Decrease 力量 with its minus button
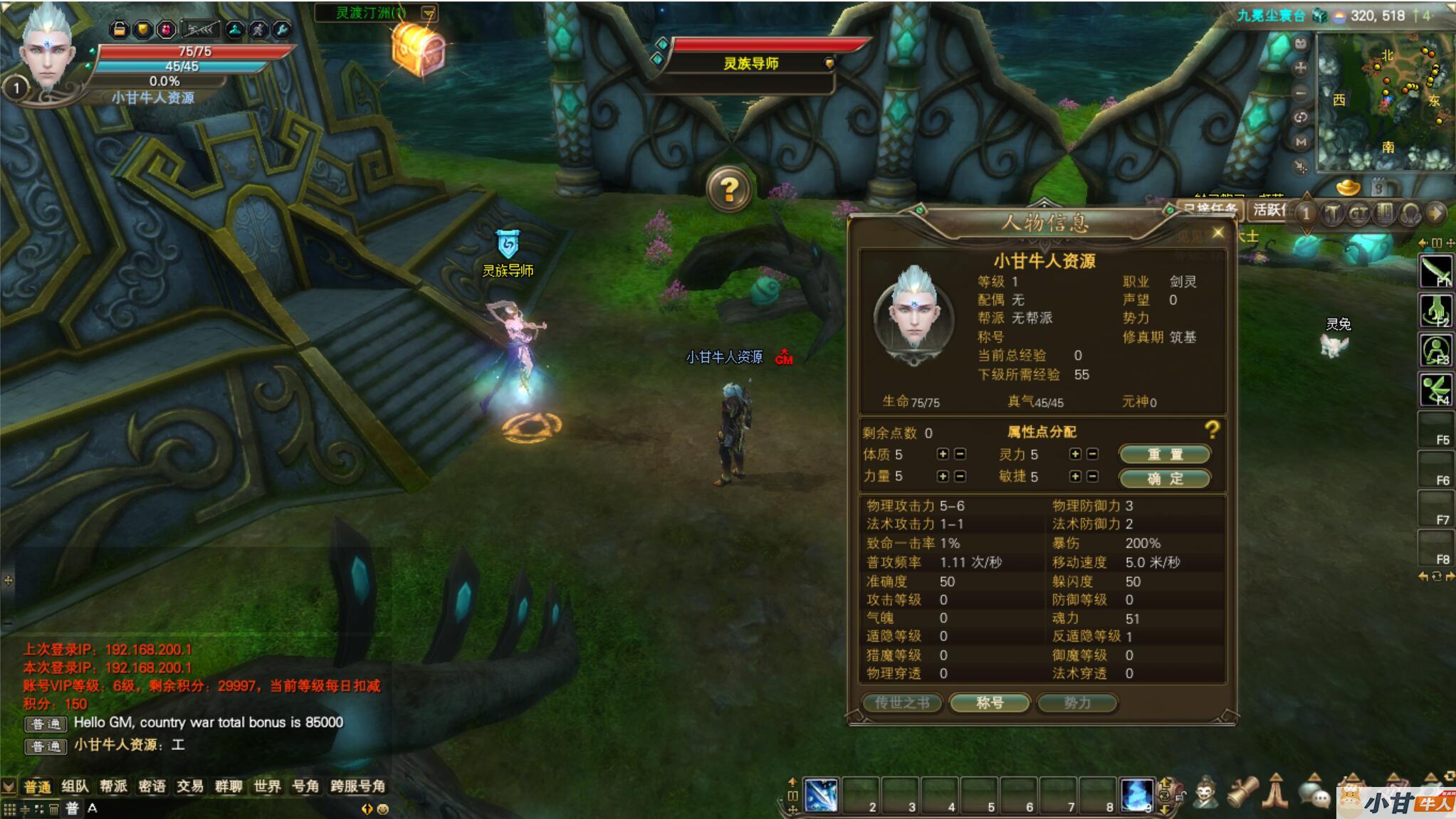This screenshot has height=819, width=1456. (x=960, y=476)
